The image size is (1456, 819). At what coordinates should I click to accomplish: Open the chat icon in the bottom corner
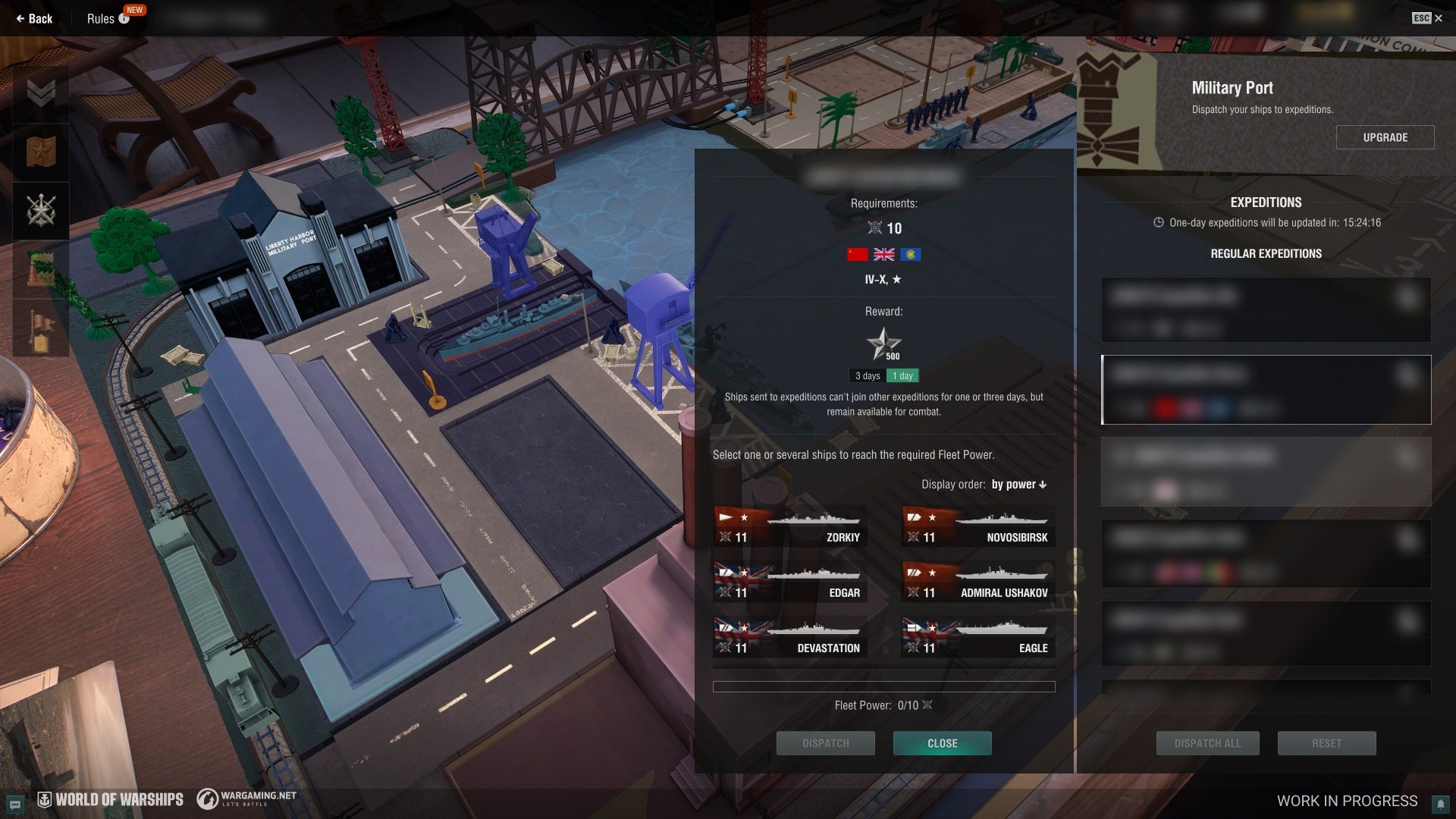(14, 804)
